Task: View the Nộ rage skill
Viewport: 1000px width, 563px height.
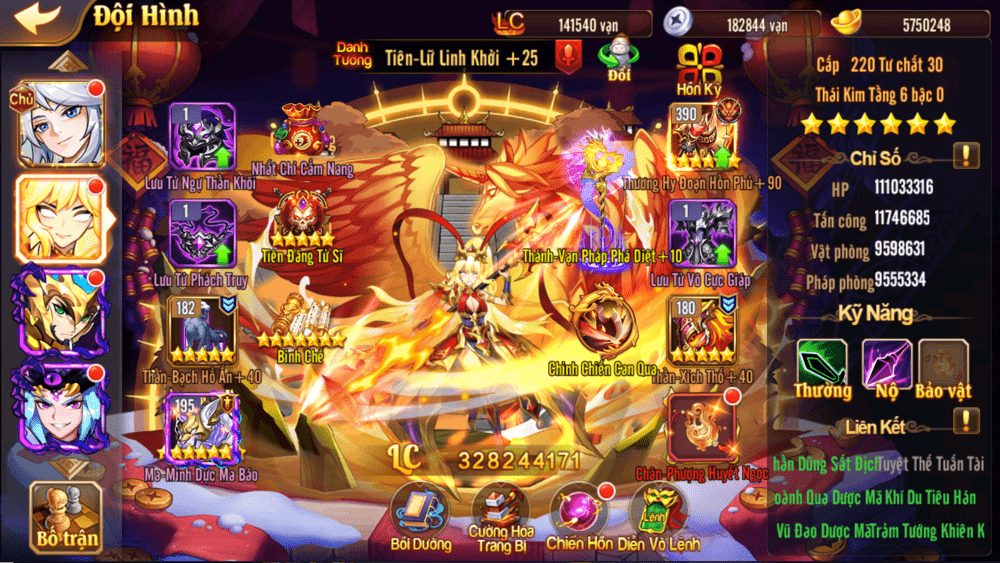Action: click(885, 364)
